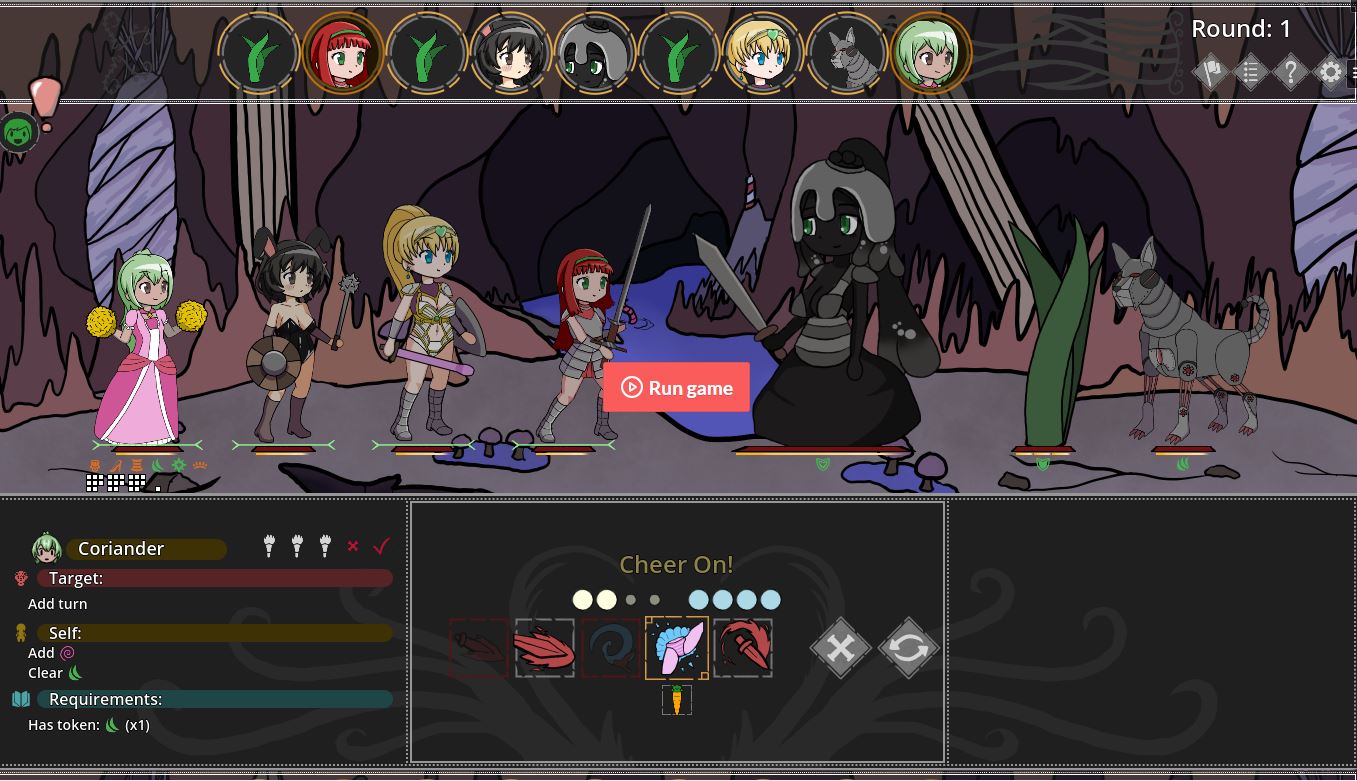Select the pink frilly Cheer On skill icon

point(676,647)
